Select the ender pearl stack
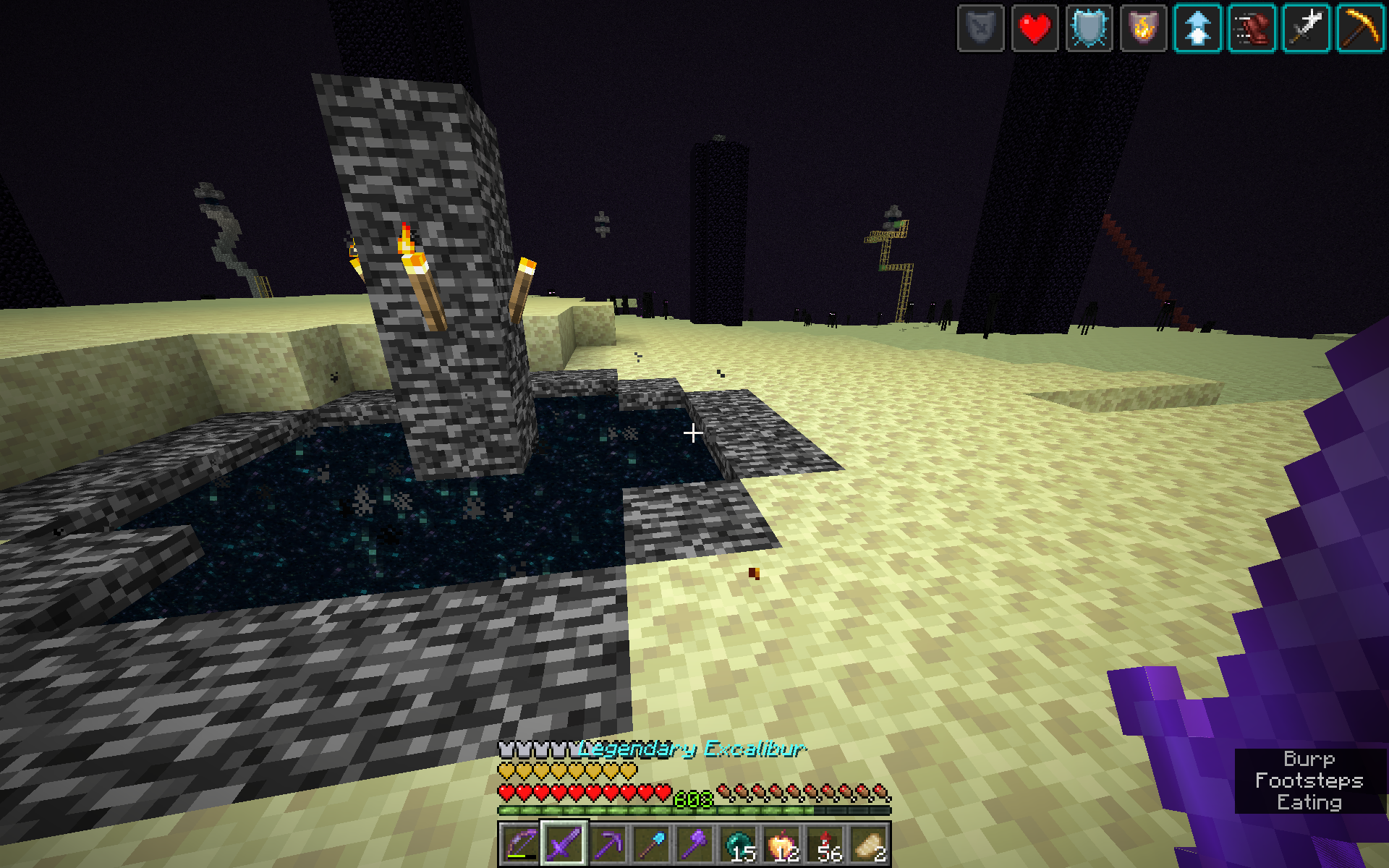Image resolution: width=1389 pixels, height=868 pixels. [x=738, y=843]
